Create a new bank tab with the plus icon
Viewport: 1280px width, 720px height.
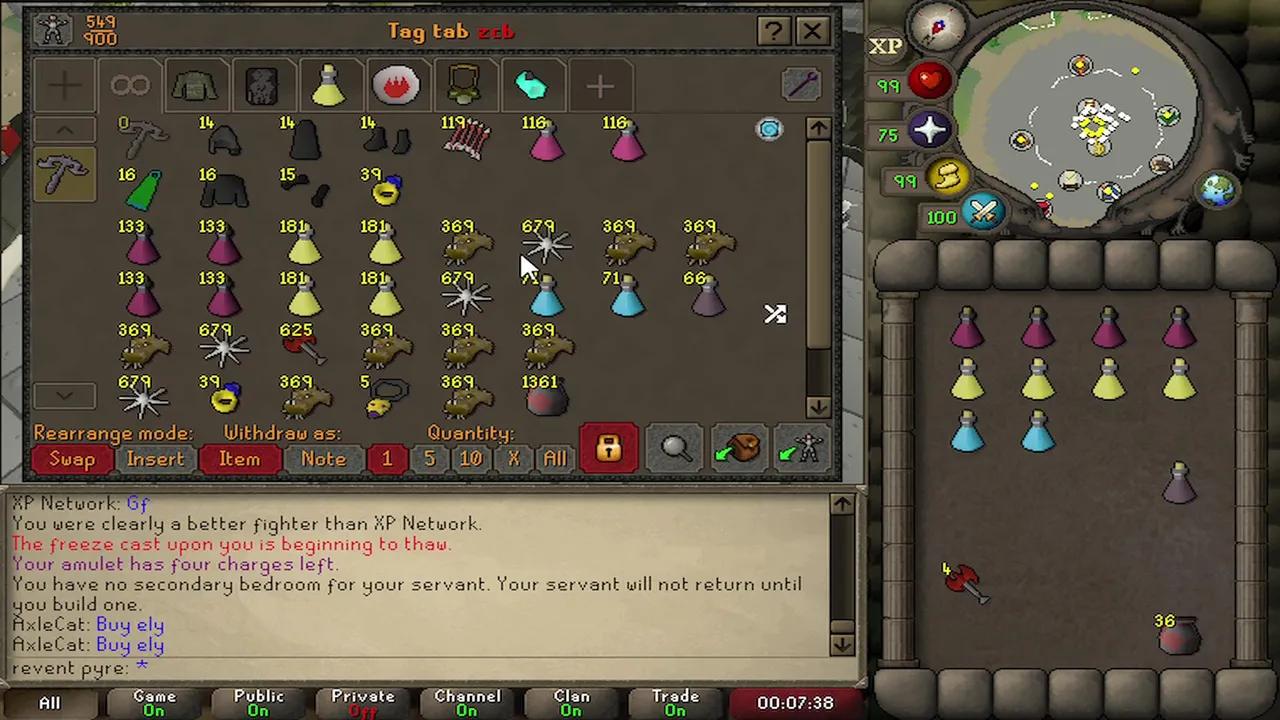point(600,85)
